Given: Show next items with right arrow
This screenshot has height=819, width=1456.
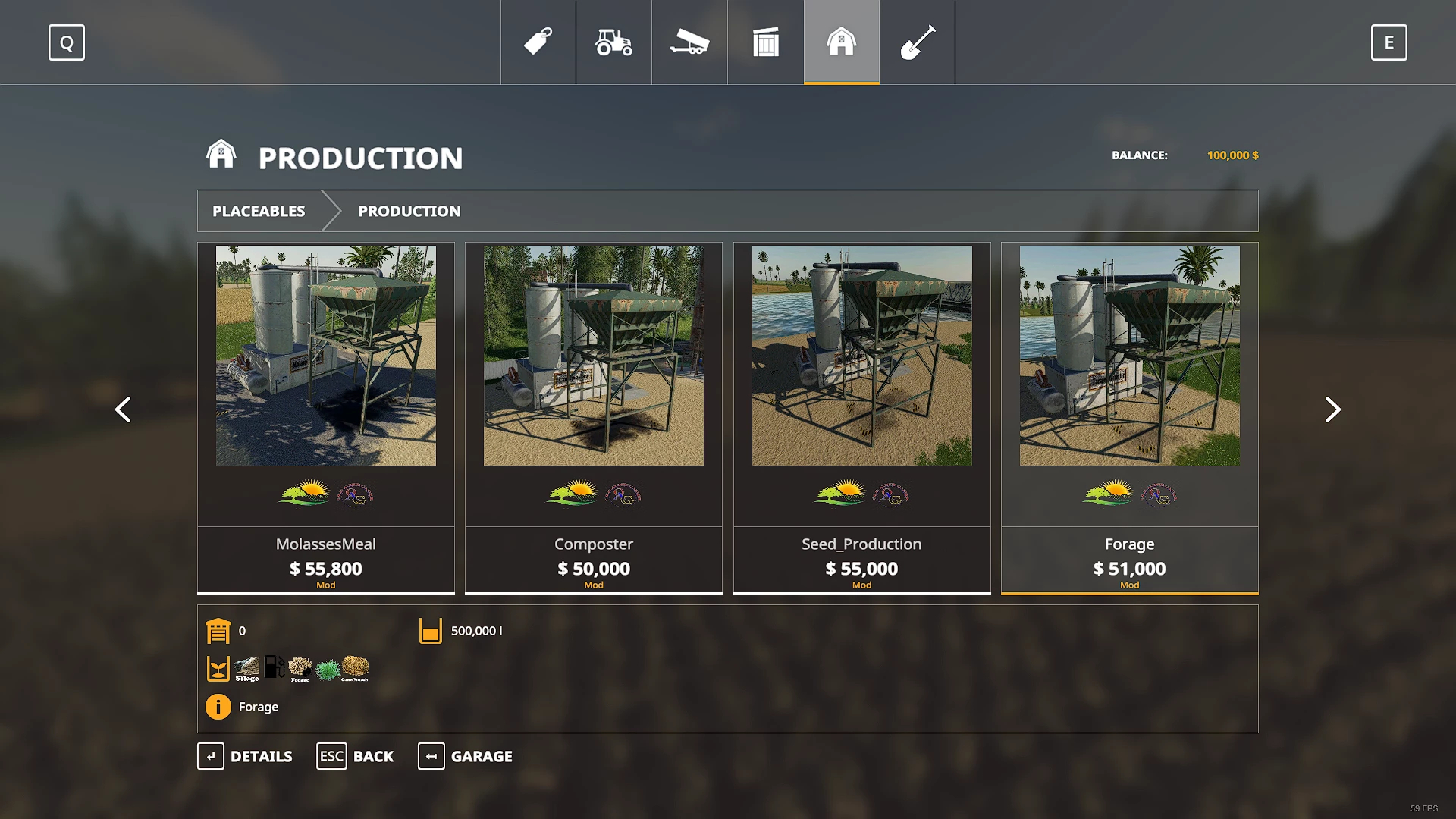Looking at the screenshot, I should coord(1332,409).
